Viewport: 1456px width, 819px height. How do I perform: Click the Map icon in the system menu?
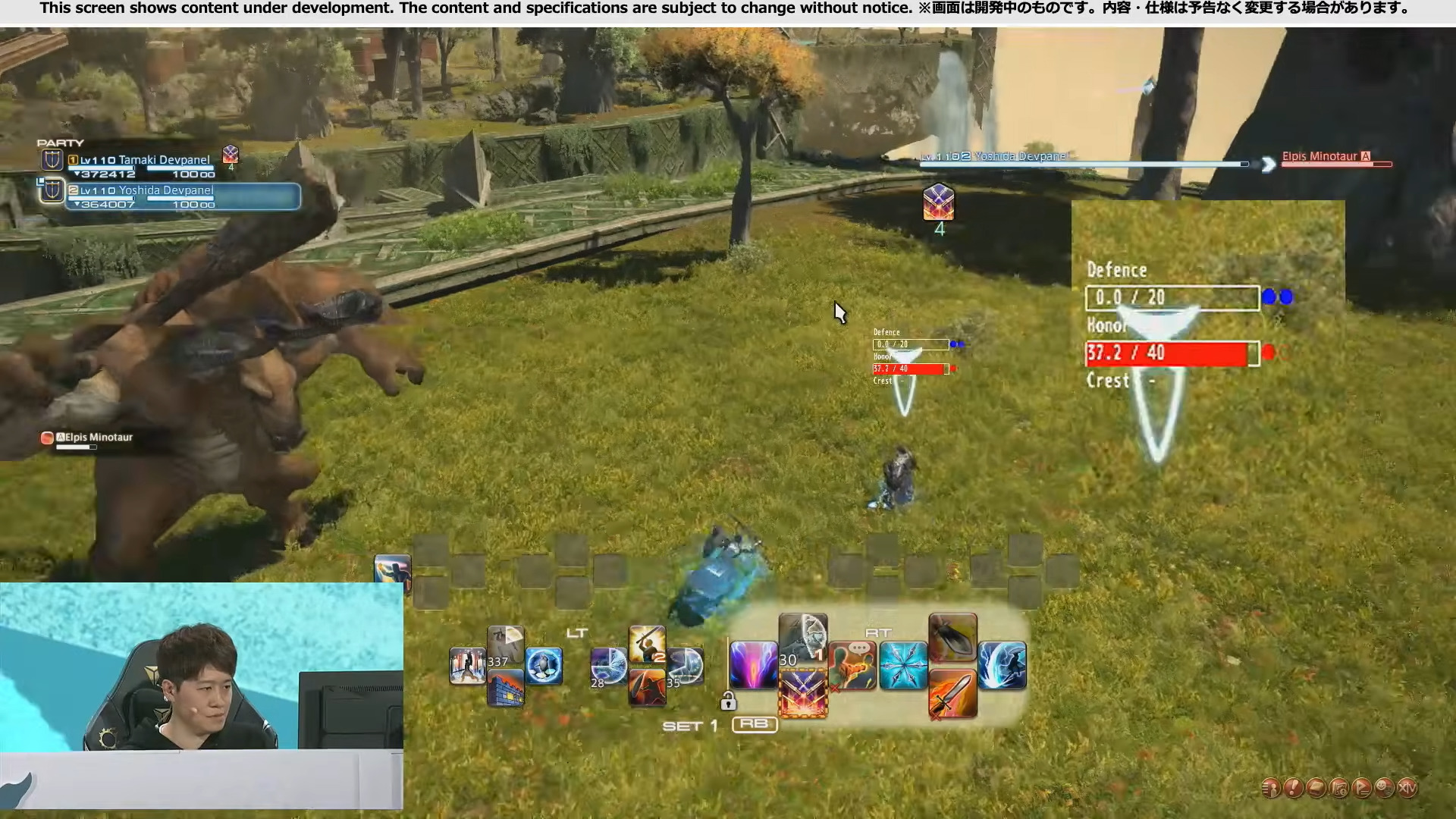click(1338, 789)
